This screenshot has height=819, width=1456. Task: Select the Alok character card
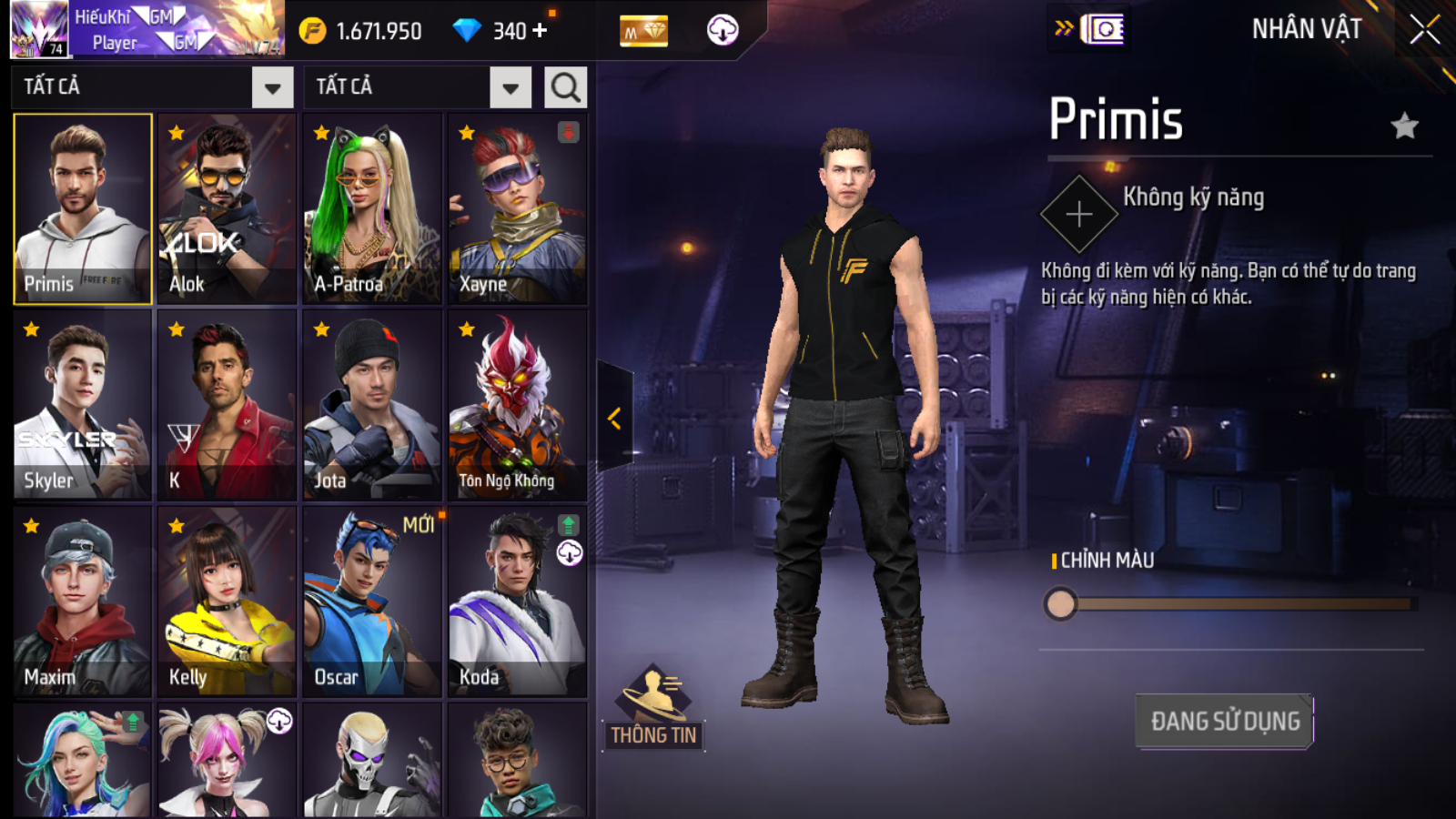point(227,208)
